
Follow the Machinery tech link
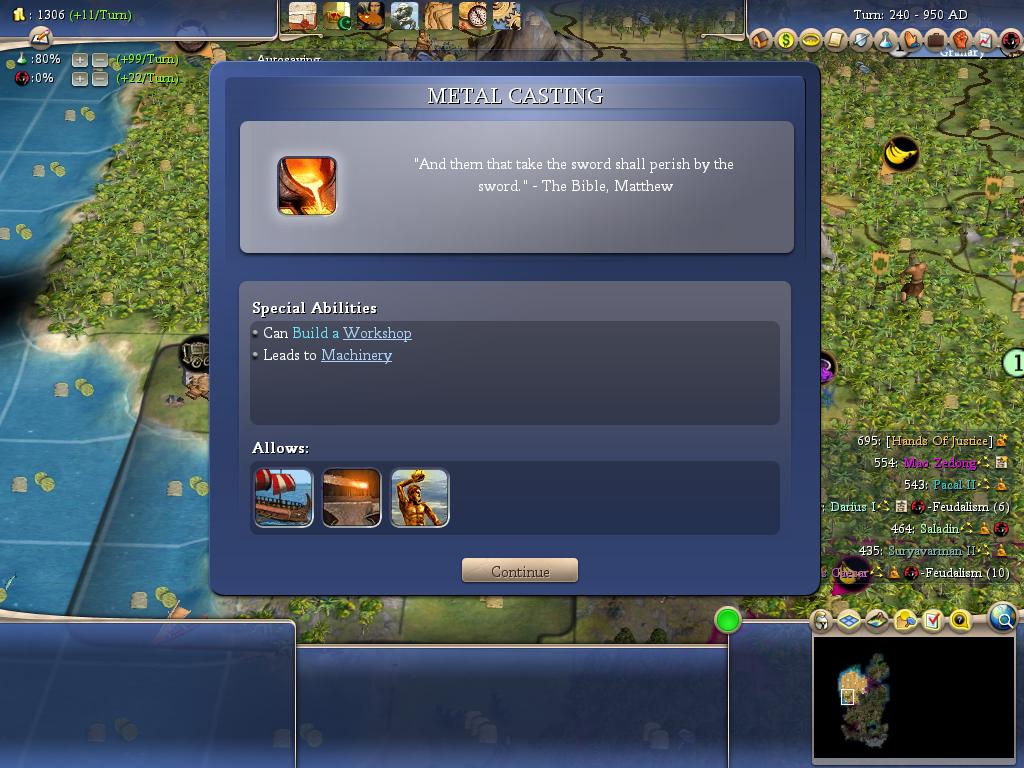[356, 355]
